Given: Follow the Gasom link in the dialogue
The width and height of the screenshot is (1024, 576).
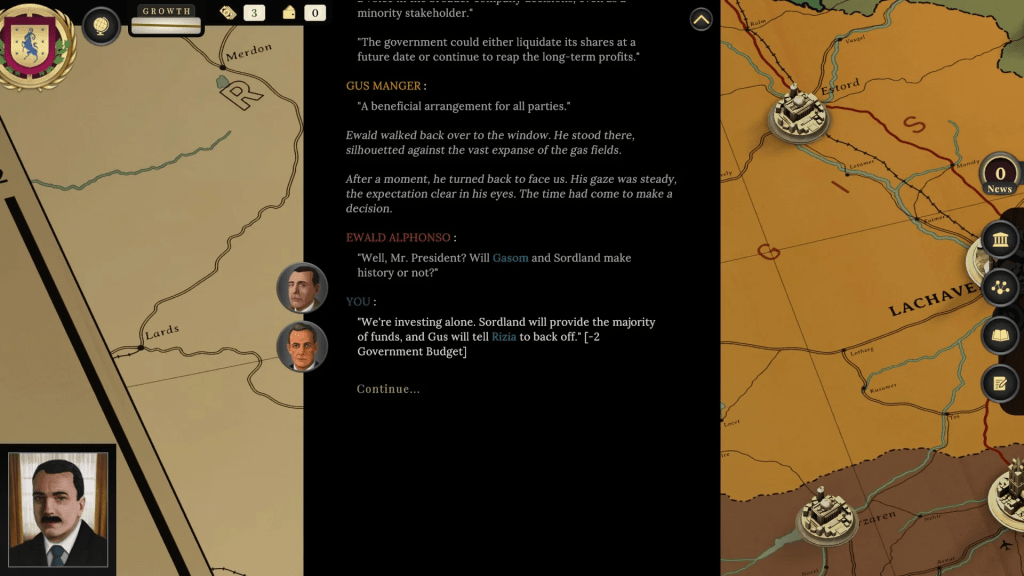Looking at the screenshot, I should click(x=510, y=258).
